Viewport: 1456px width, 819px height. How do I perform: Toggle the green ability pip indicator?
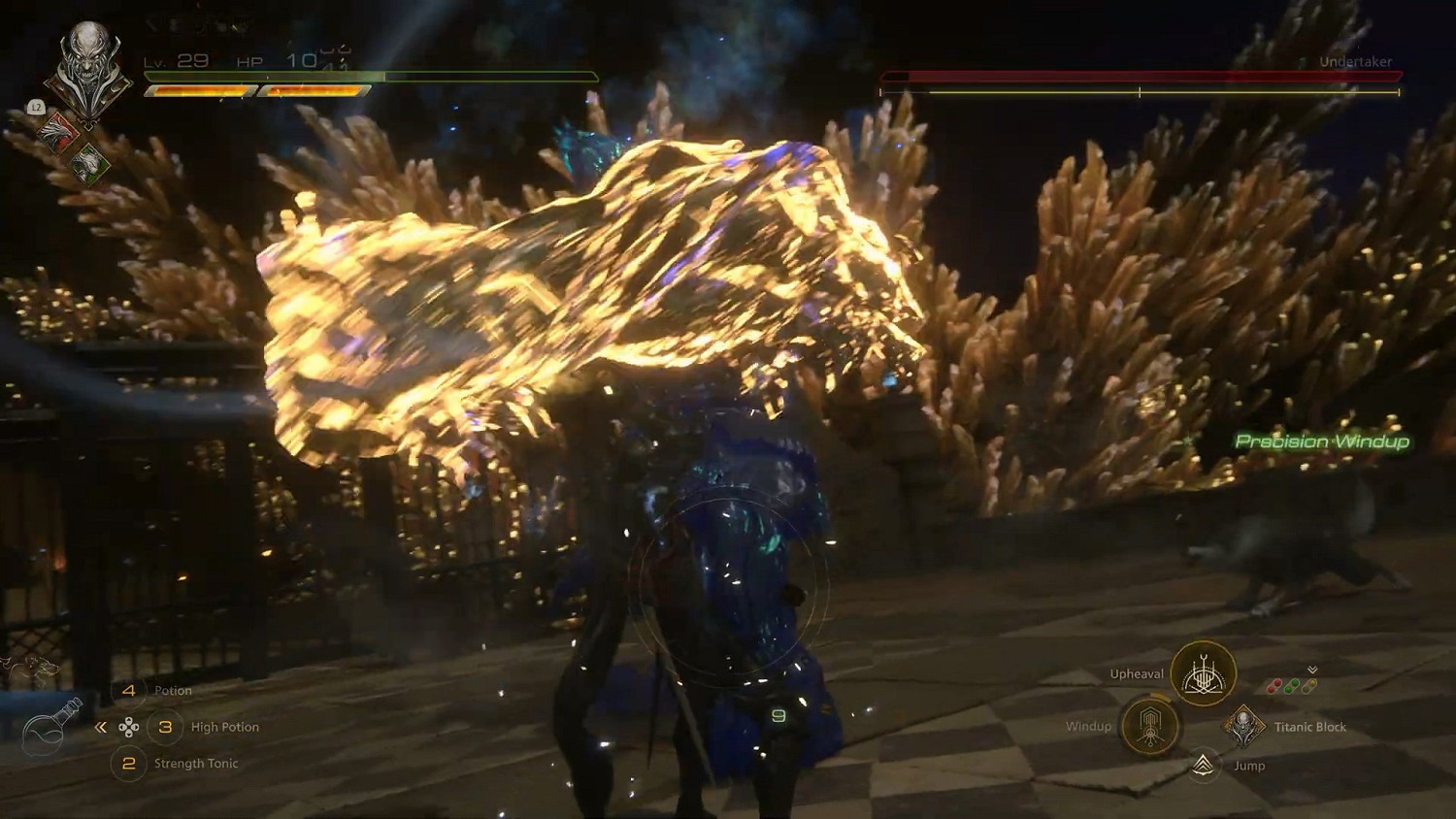[x=1291, y=686]
